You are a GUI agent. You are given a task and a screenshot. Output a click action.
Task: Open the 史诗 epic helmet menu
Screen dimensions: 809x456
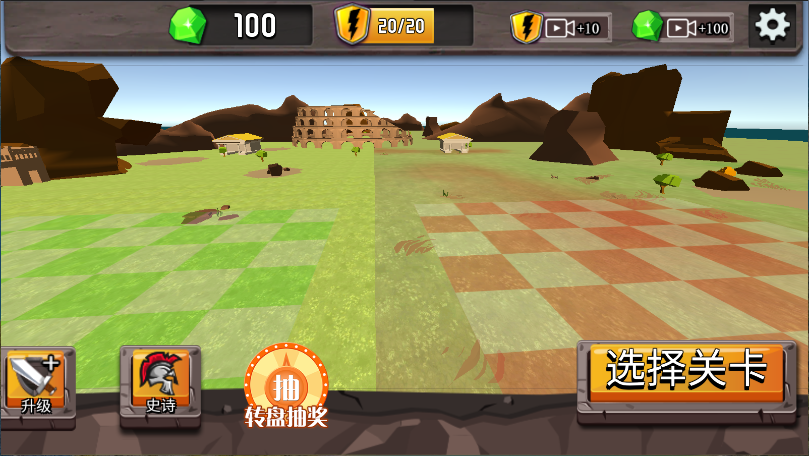click(x=160, y=383)
